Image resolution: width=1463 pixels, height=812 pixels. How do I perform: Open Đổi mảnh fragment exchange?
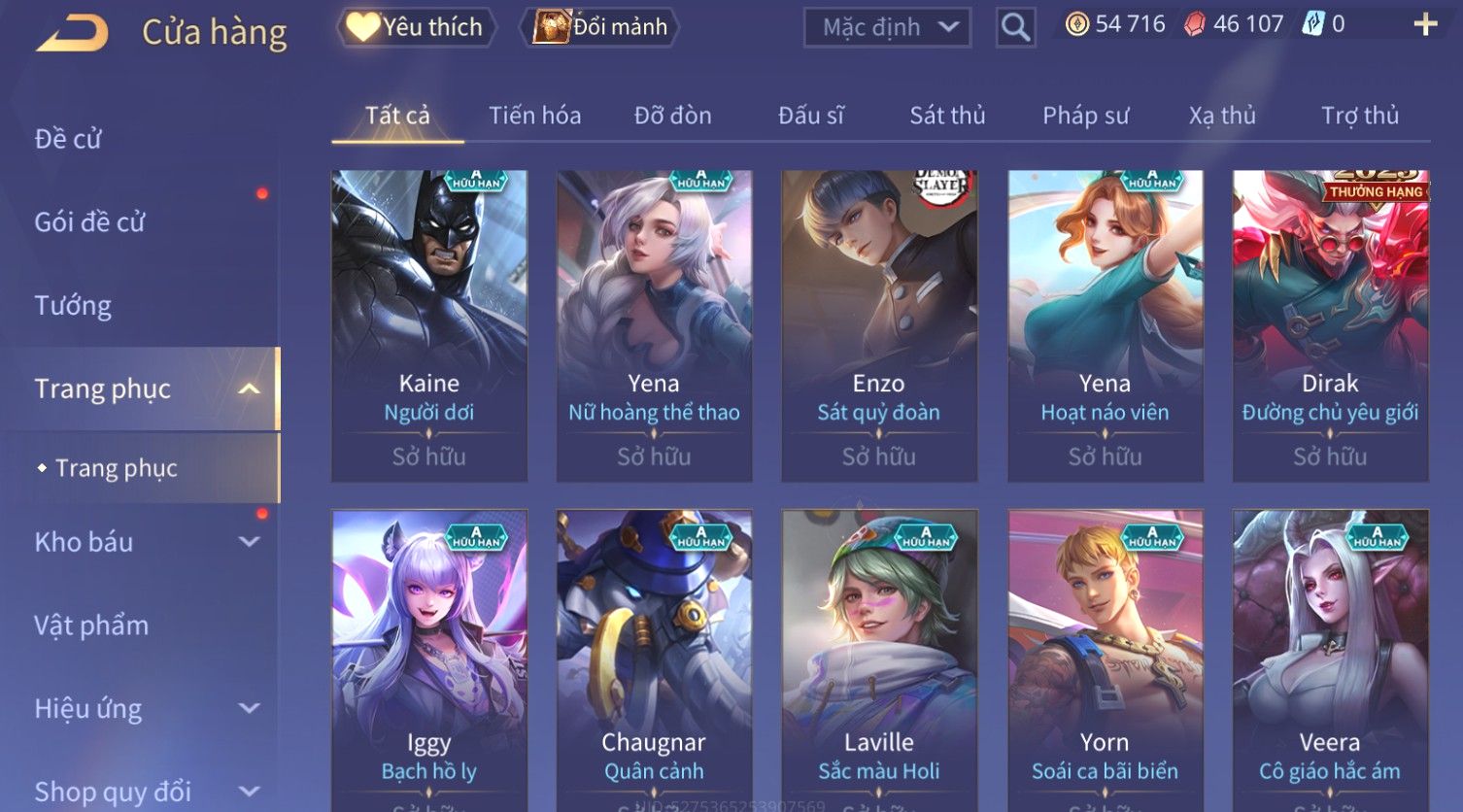[601, 27]
